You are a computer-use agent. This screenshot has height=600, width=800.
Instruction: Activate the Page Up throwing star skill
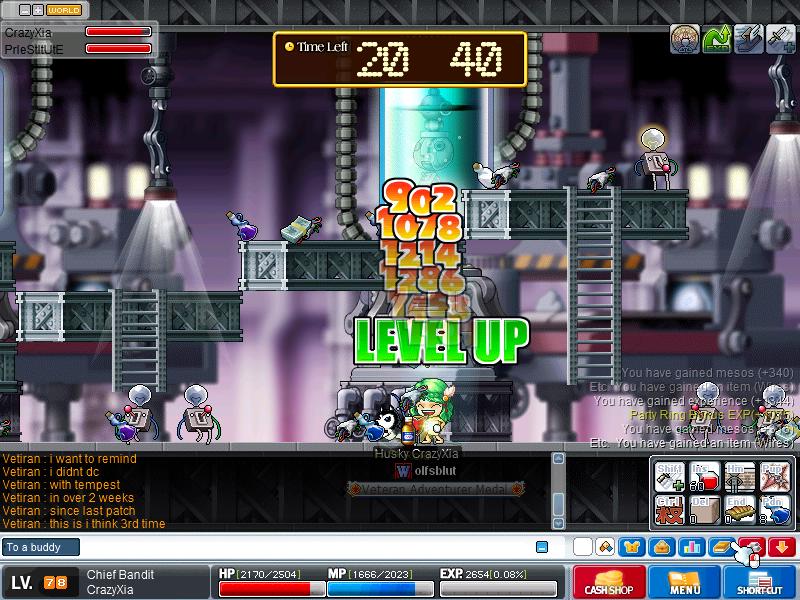point(775,477)
